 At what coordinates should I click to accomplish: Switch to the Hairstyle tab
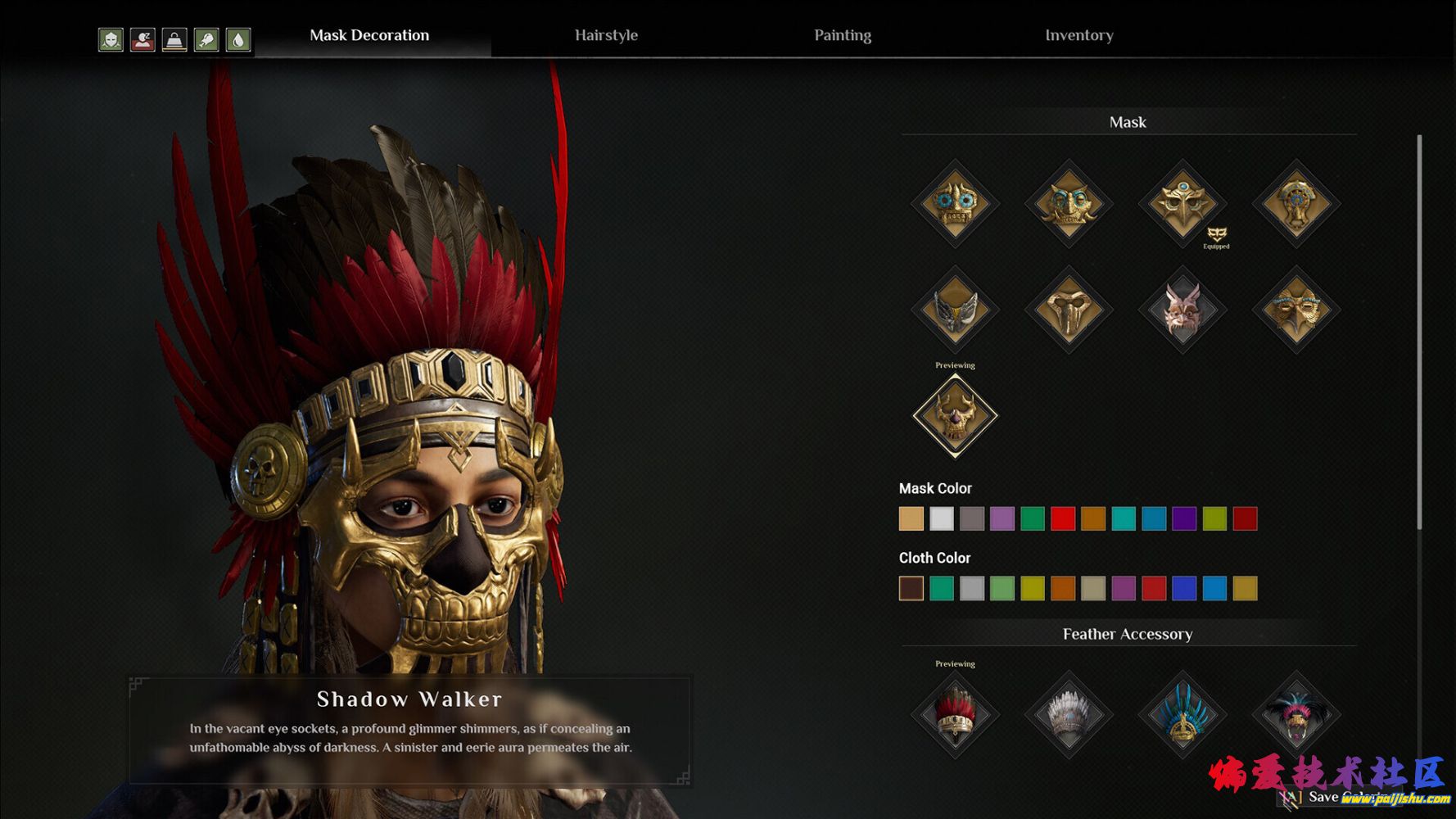coord(606,35)
